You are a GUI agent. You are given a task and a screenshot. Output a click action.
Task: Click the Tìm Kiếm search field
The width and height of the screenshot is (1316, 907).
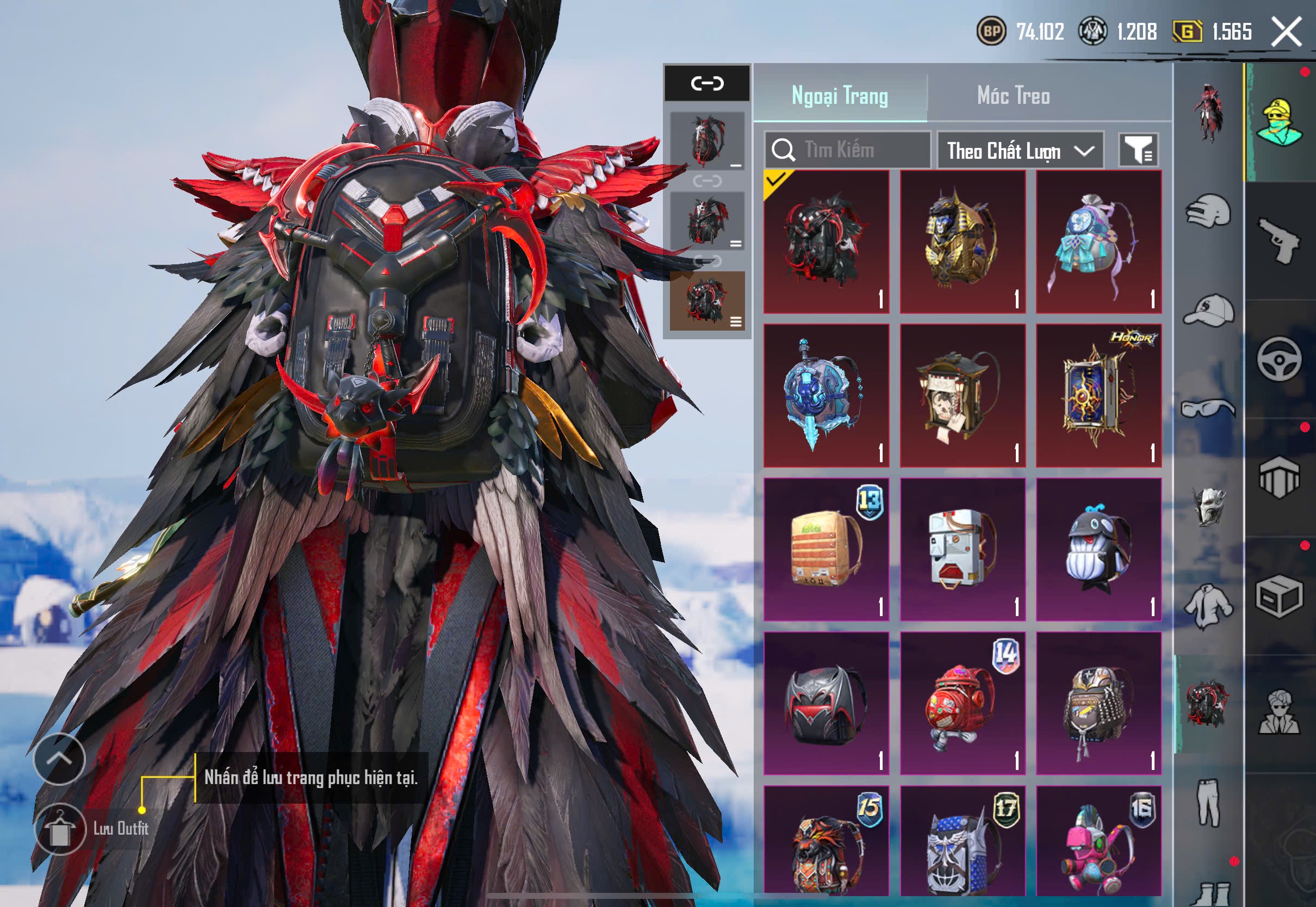847,150
